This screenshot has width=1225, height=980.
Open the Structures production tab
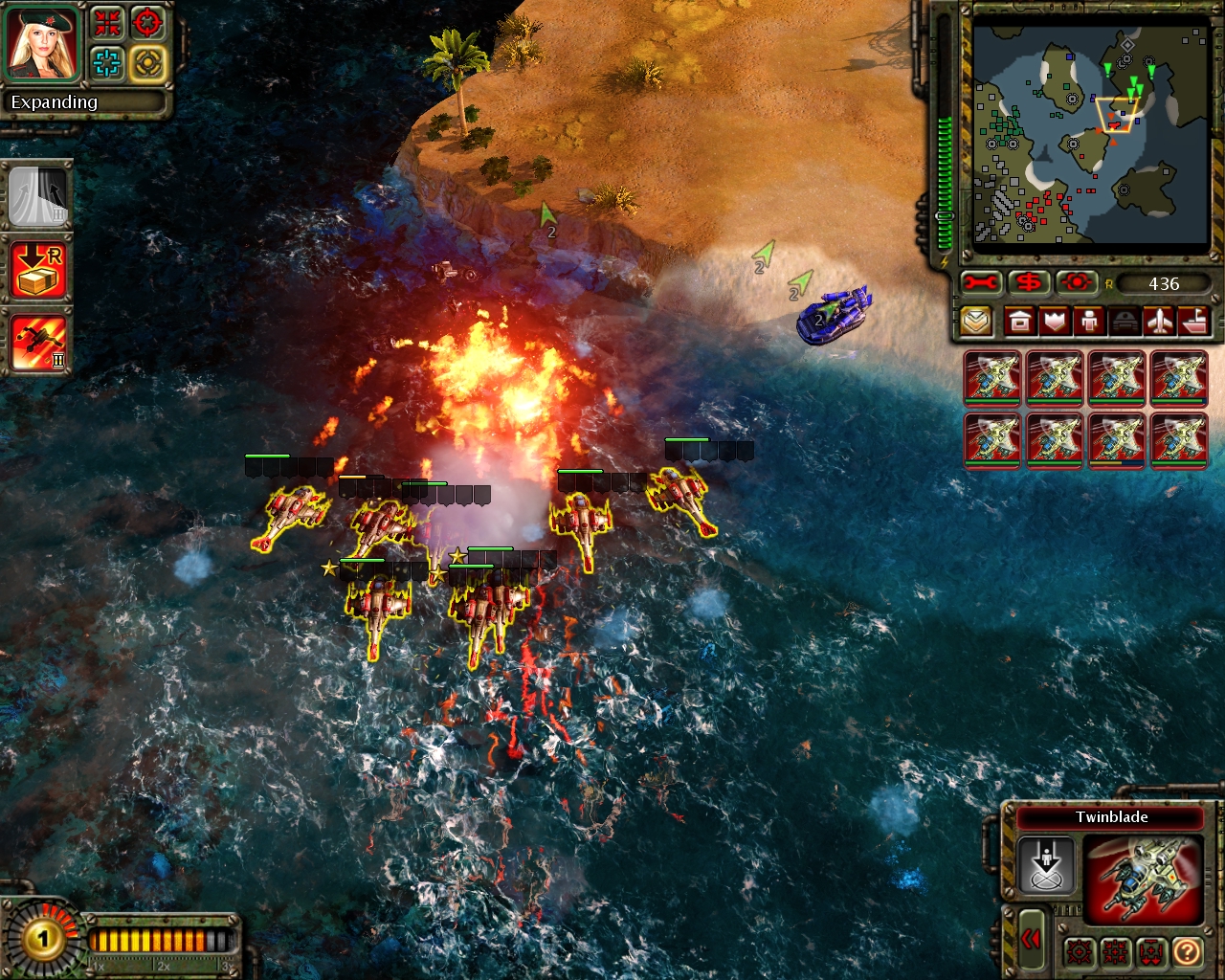(1020, 321)
